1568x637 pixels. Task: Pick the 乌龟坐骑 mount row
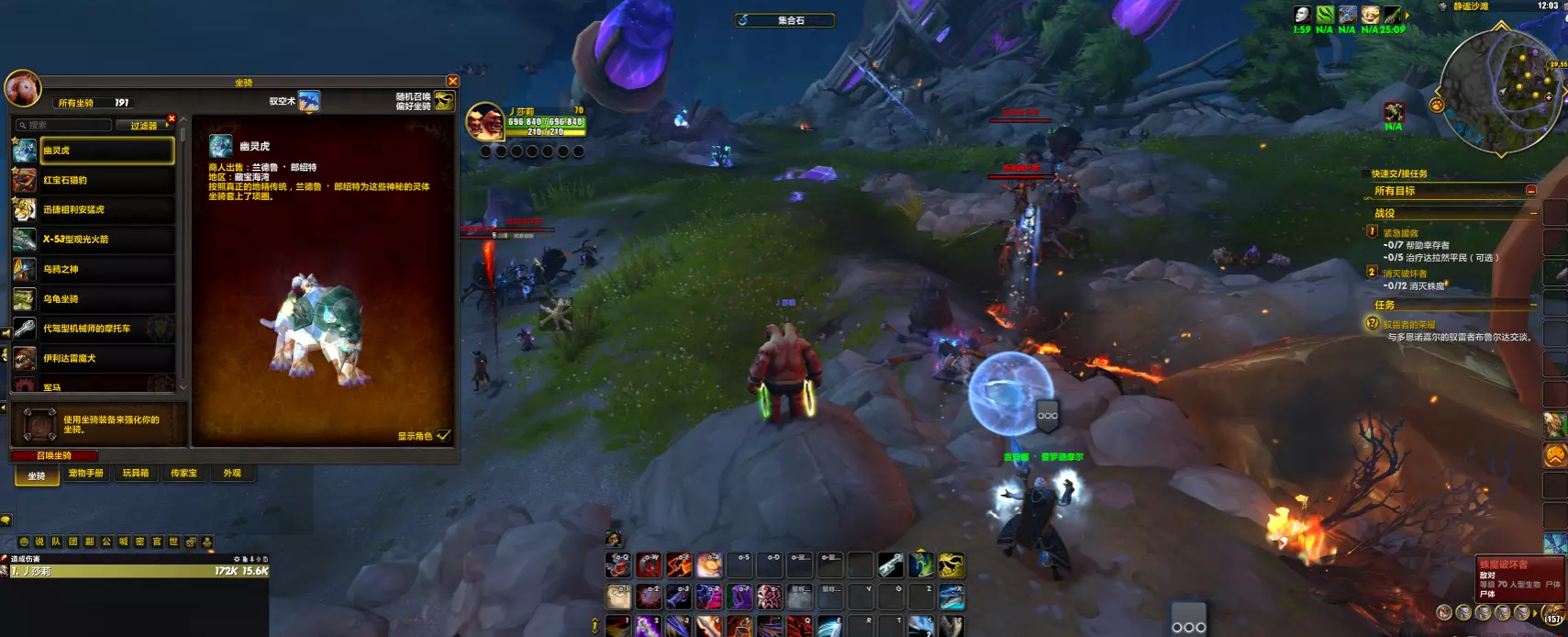[106, 298]
